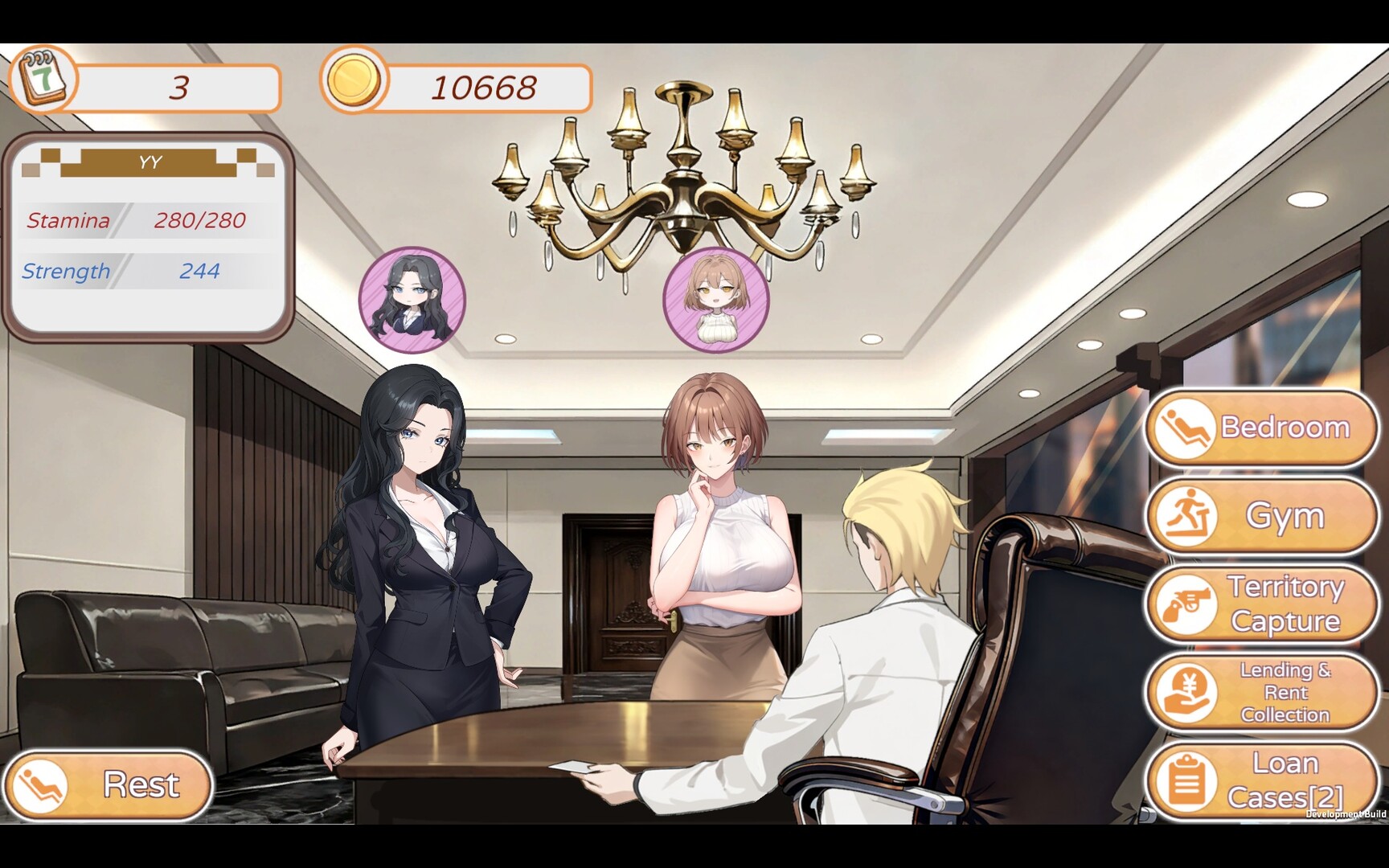Click the money amount 10668 display
This screenshot has height=868, width=1389.
pos(482,86)
